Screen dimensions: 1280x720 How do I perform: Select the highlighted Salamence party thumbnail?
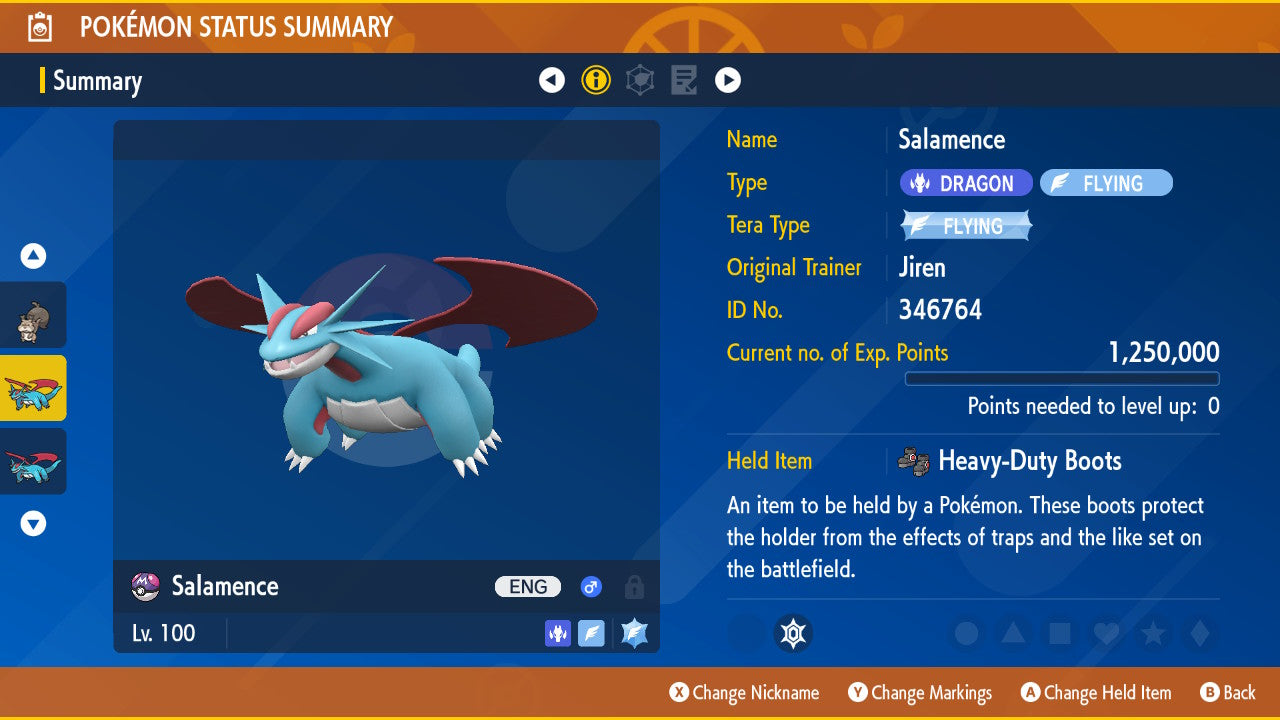[x=33, y=388]
